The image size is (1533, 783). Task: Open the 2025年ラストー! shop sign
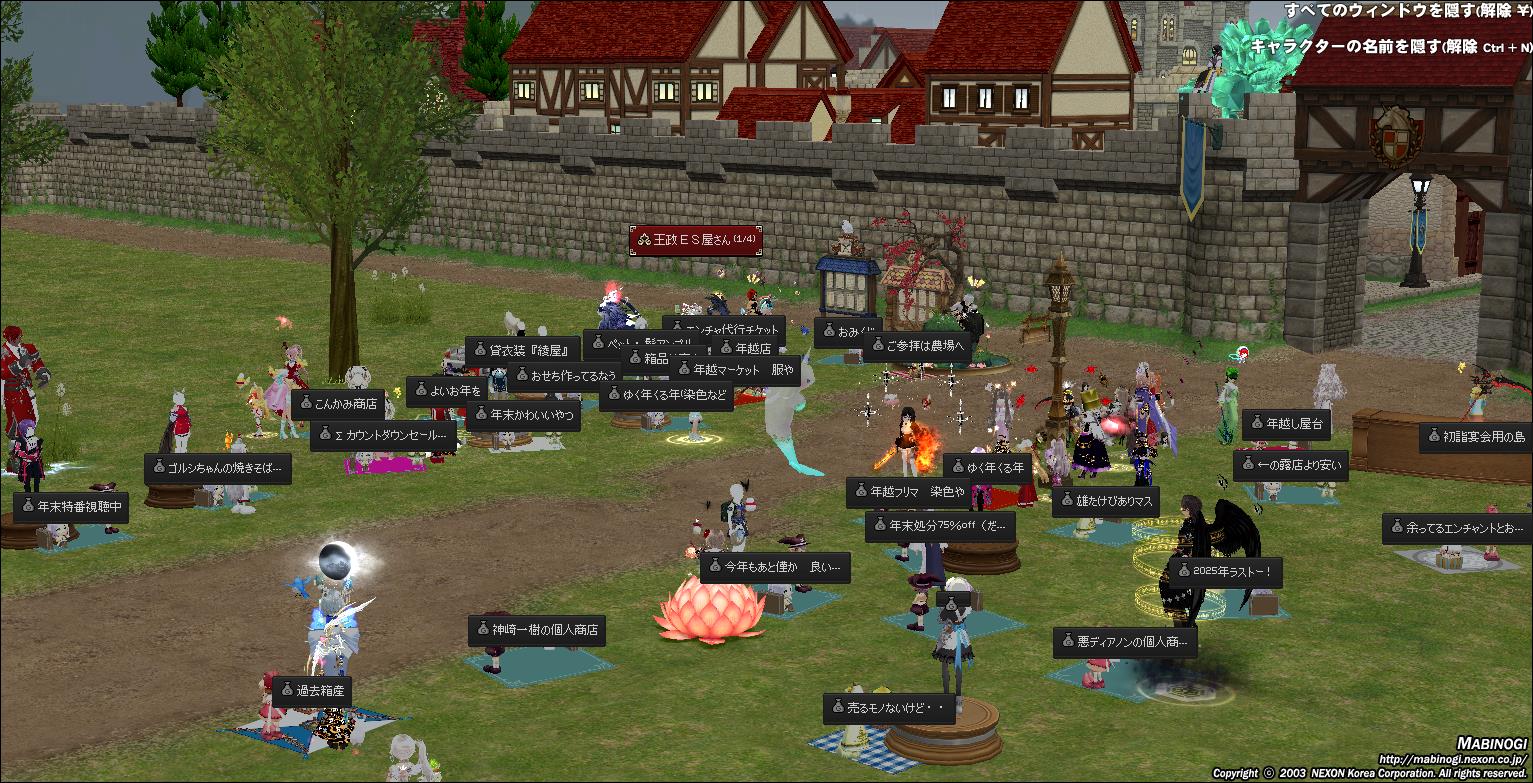(1224, 573)
